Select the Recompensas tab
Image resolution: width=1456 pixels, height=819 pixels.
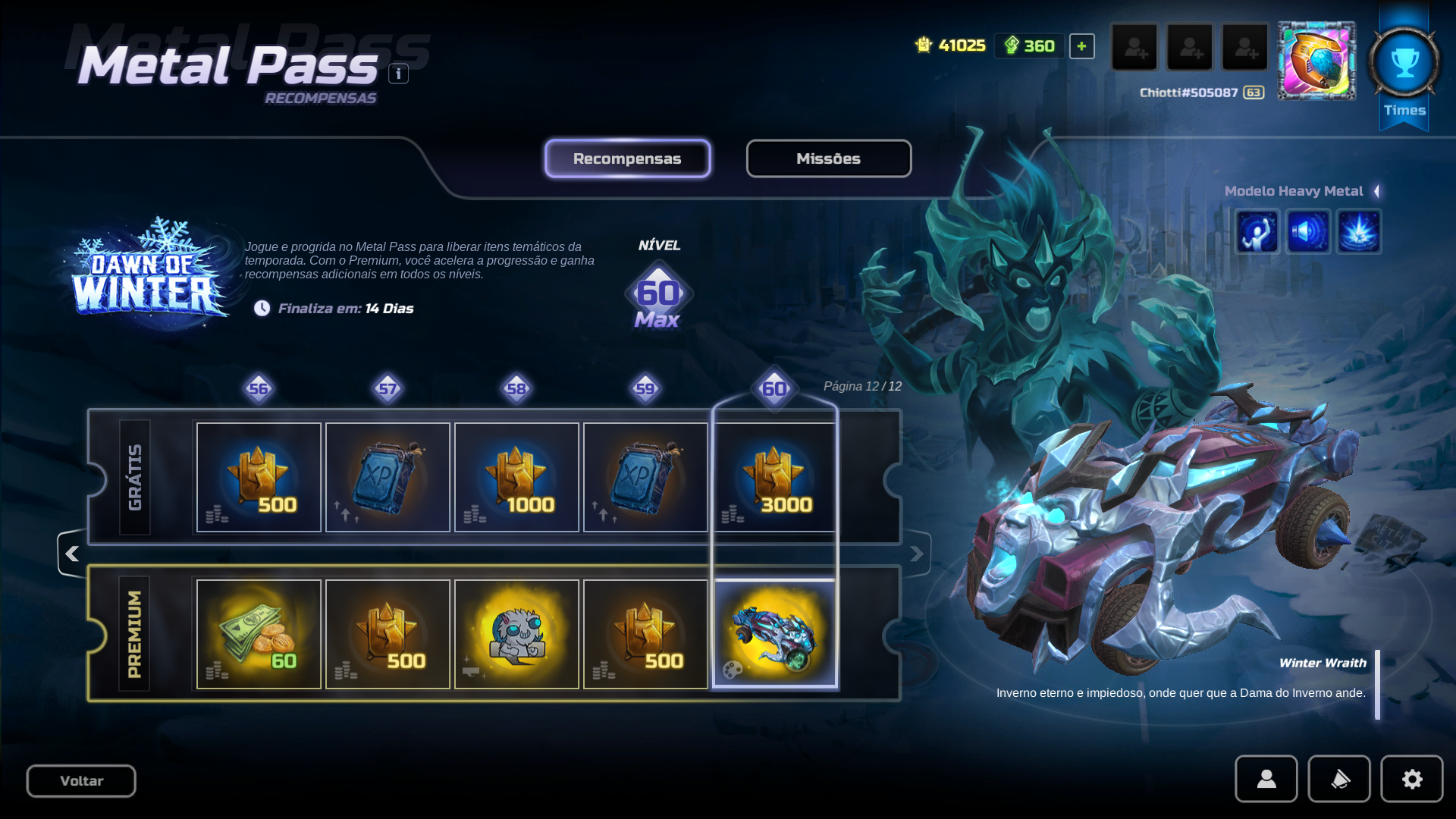[x=627, y=158]
